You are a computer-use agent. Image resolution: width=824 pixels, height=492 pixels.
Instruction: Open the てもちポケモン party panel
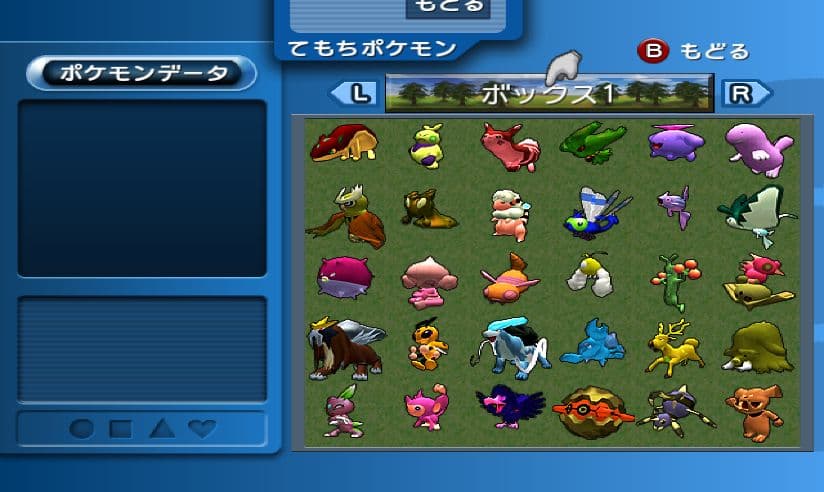(372, 48)
